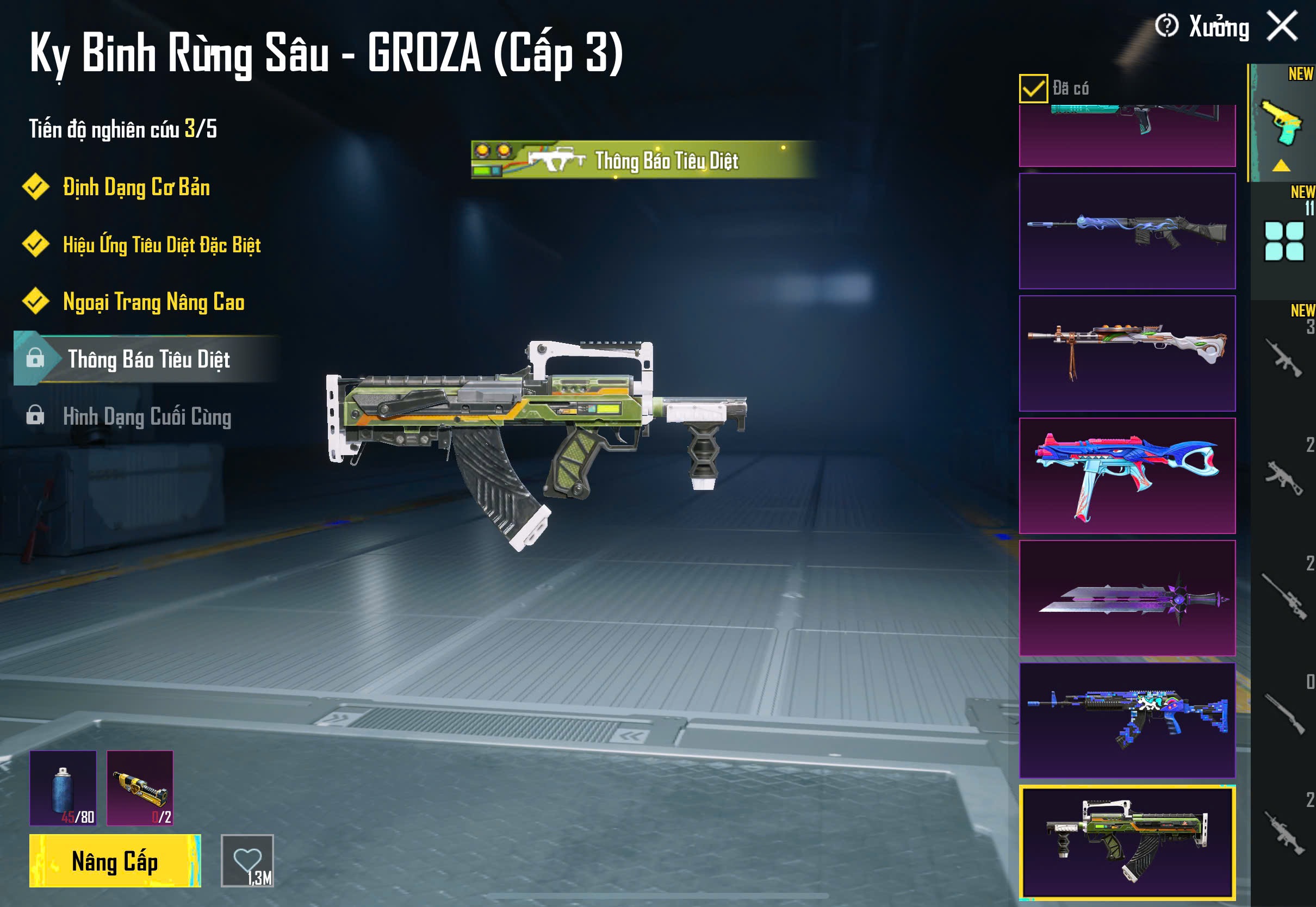Choose the white machine gun with bipod skin

click(x=1127, y=353)
